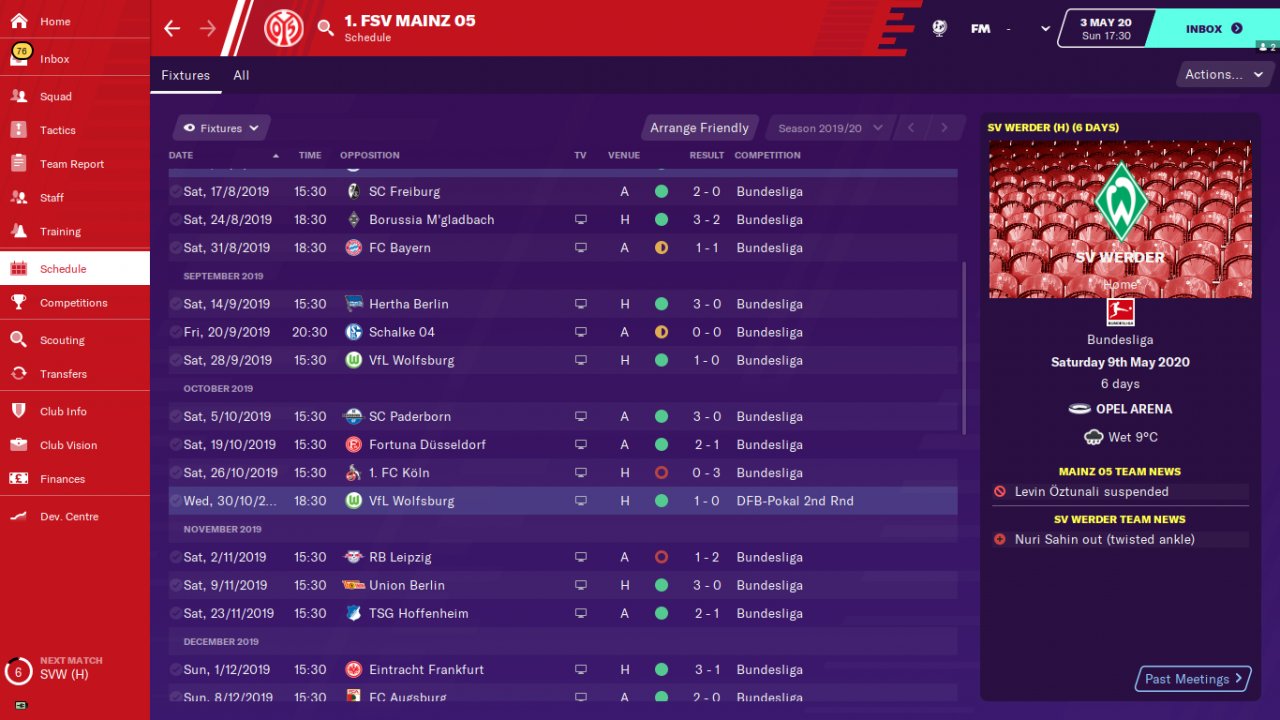Open the Inbox from the sidebar

(55, 59)
